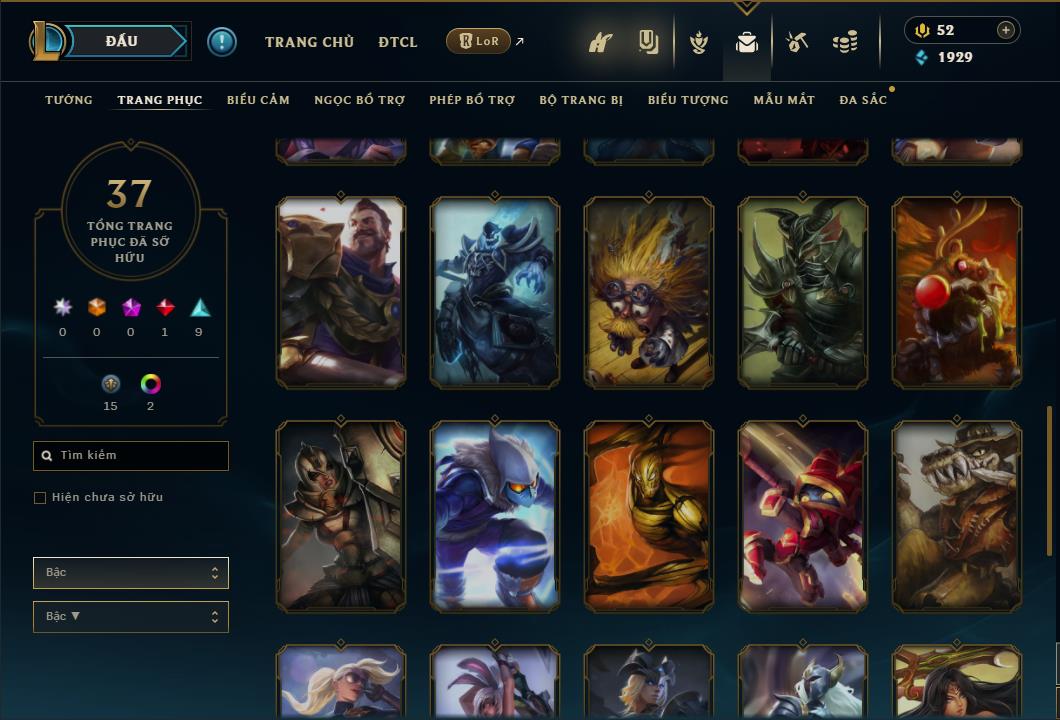
Task: Click the plus button to buy currency
Action: click(1005, 30)
